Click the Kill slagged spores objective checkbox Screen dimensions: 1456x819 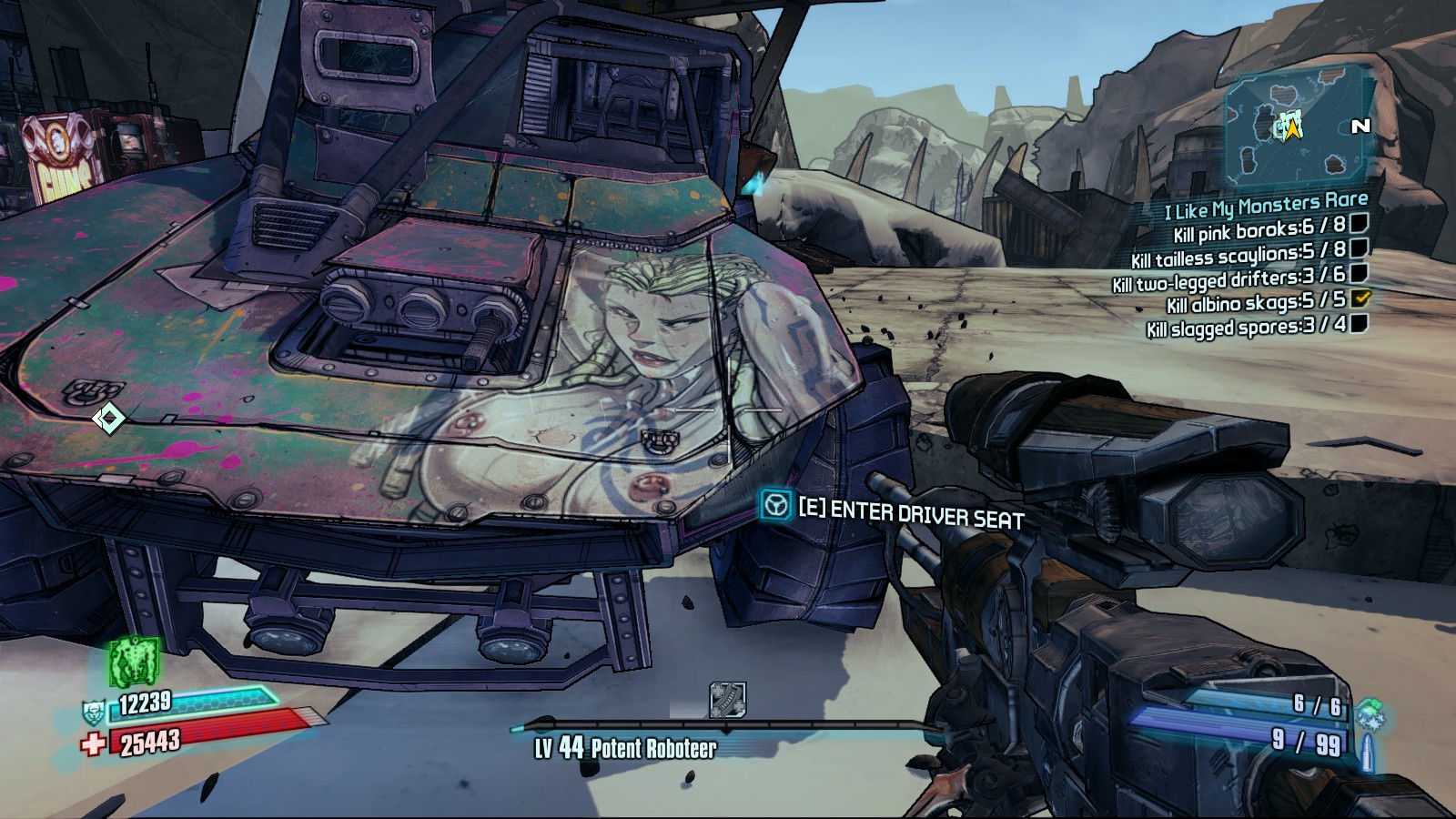[x=1360, y=323]
